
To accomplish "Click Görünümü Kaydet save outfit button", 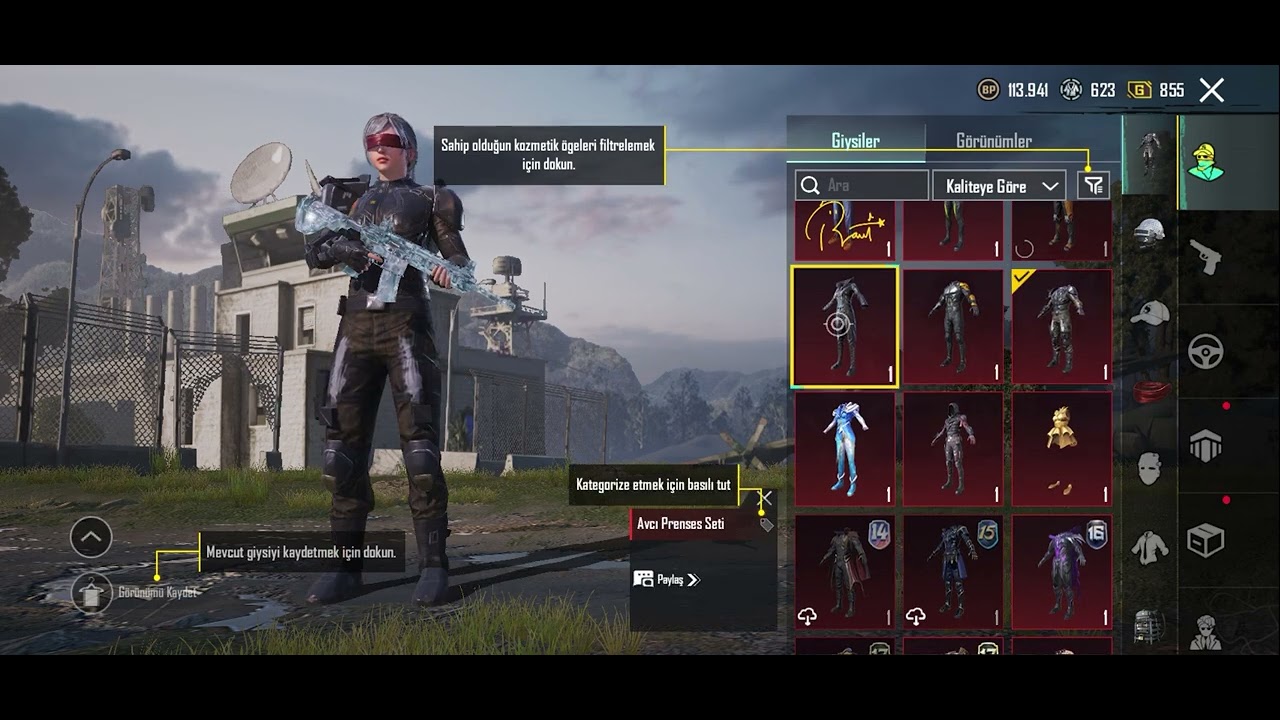I will (93, 592).
